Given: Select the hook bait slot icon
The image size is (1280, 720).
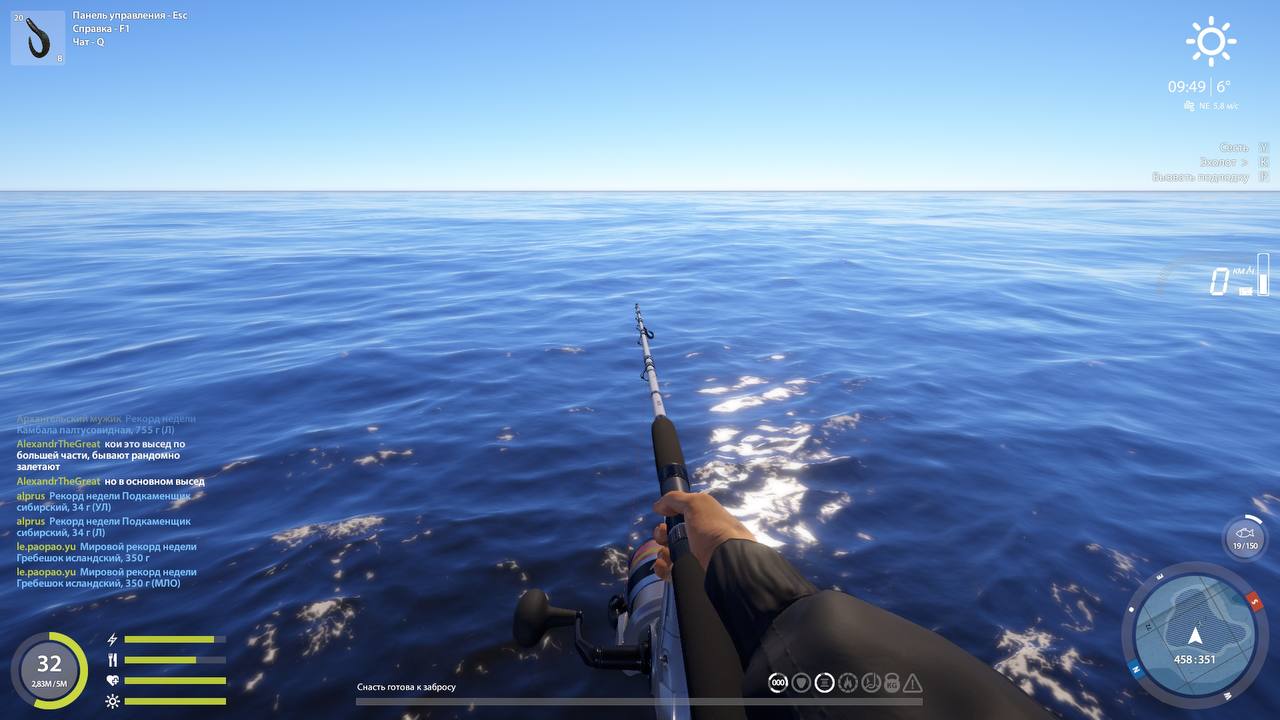Looking at the screenshot, I should tap(36, 36).
